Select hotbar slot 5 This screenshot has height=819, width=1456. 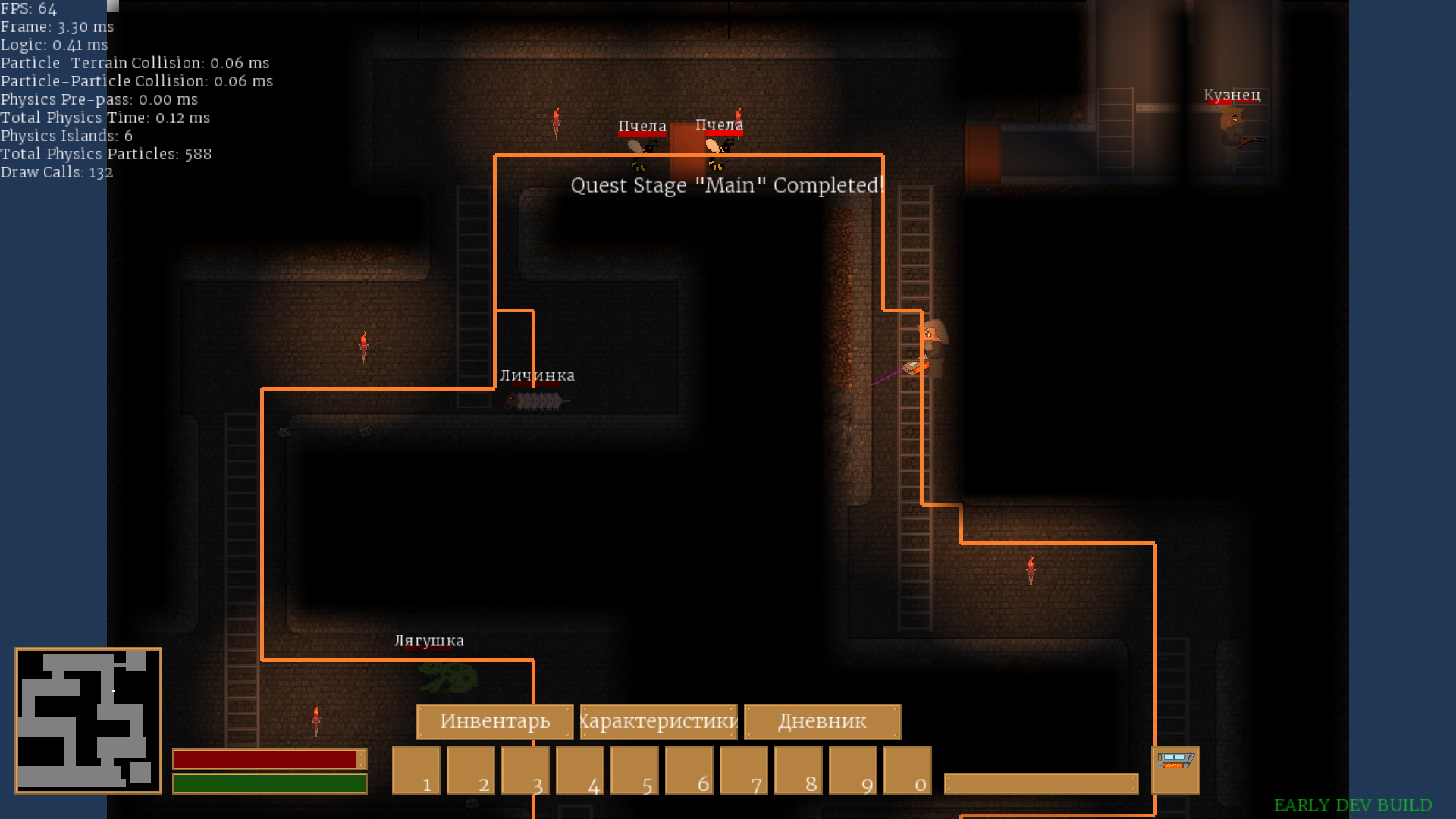[635, 770]
